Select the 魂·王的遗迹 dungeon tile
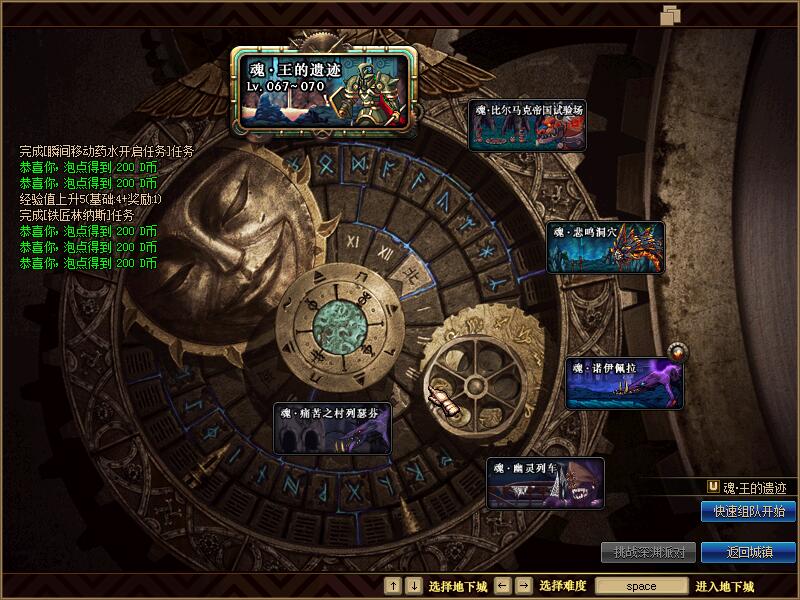This screenshot has width=800, height=600. click(x=324, y=88)
